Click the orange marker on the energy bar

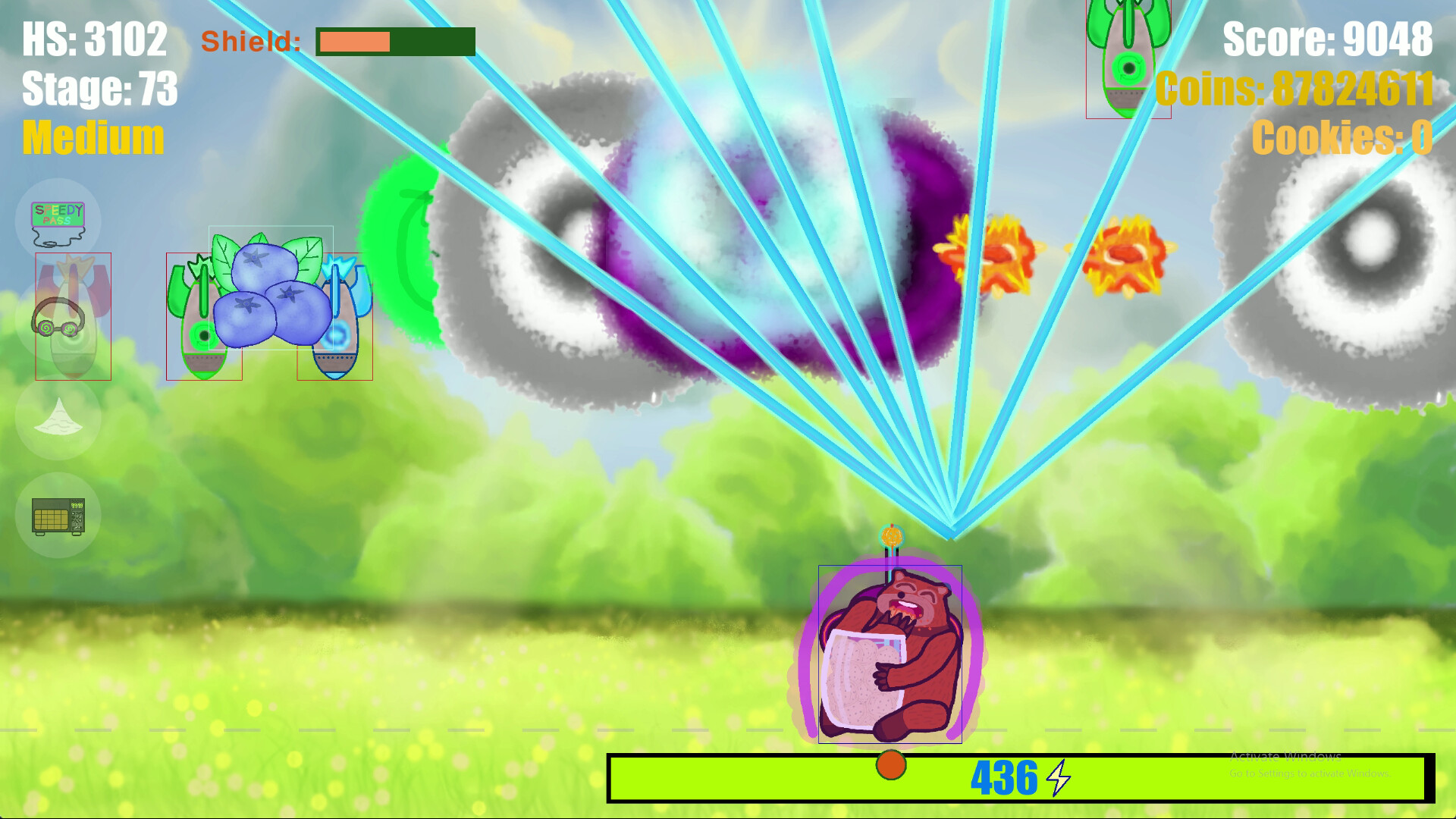[892, 766]
